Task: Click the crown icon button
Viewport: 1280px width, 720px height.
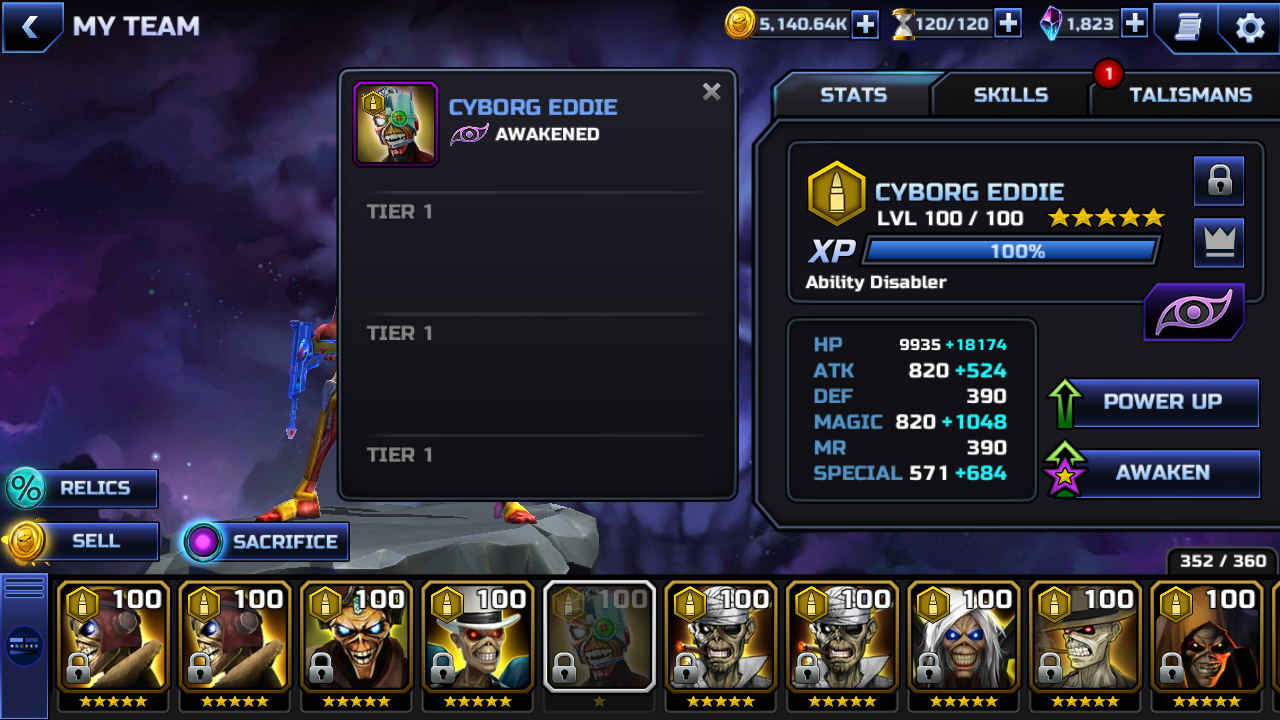Action: [1219, 242]
